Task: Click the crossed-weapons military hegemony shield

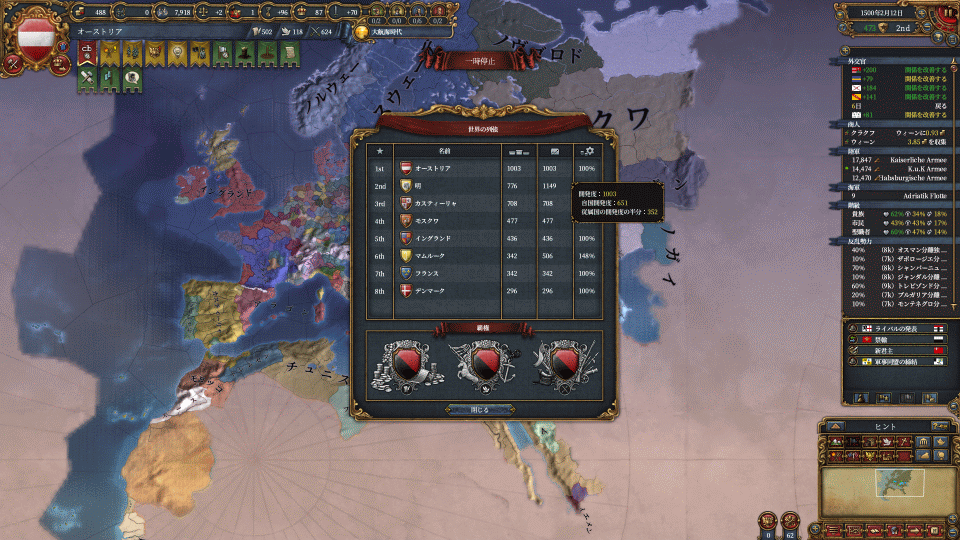Action: 560,364
